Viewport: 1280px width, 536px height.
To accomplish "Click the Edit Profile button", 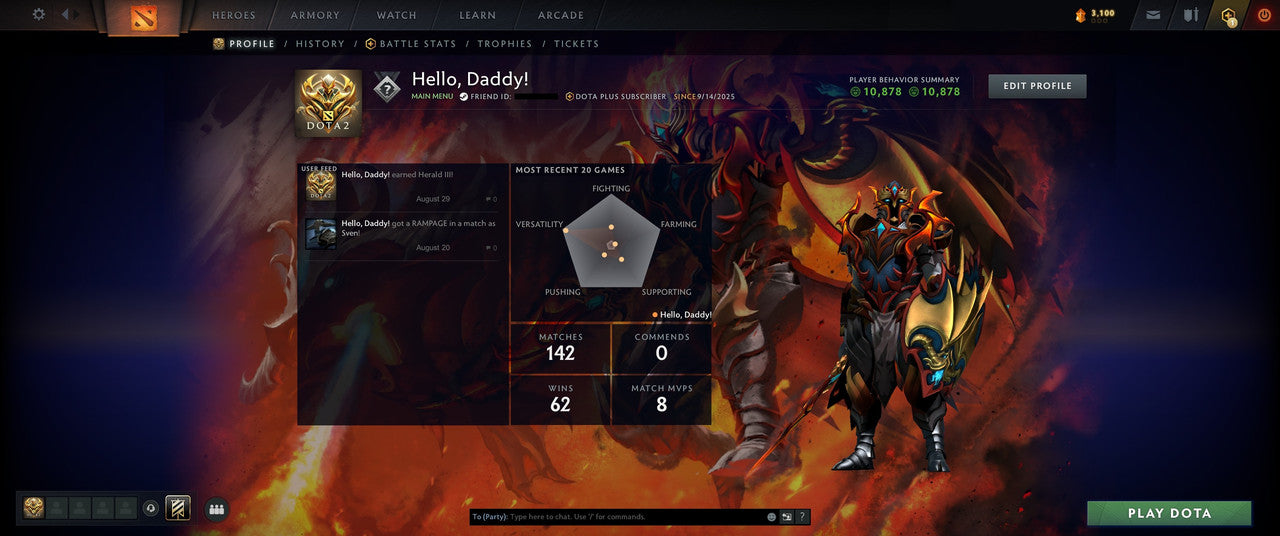I will [x=1037, y=86].
